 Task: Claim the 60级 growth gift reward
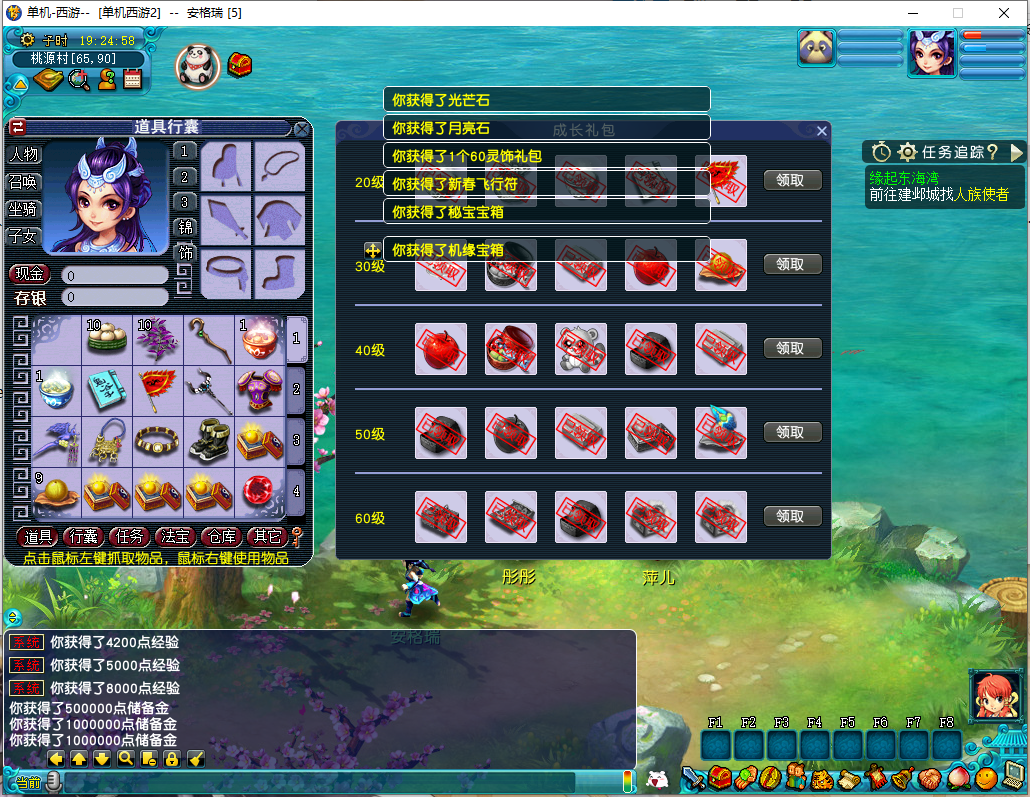coord(792,517)
